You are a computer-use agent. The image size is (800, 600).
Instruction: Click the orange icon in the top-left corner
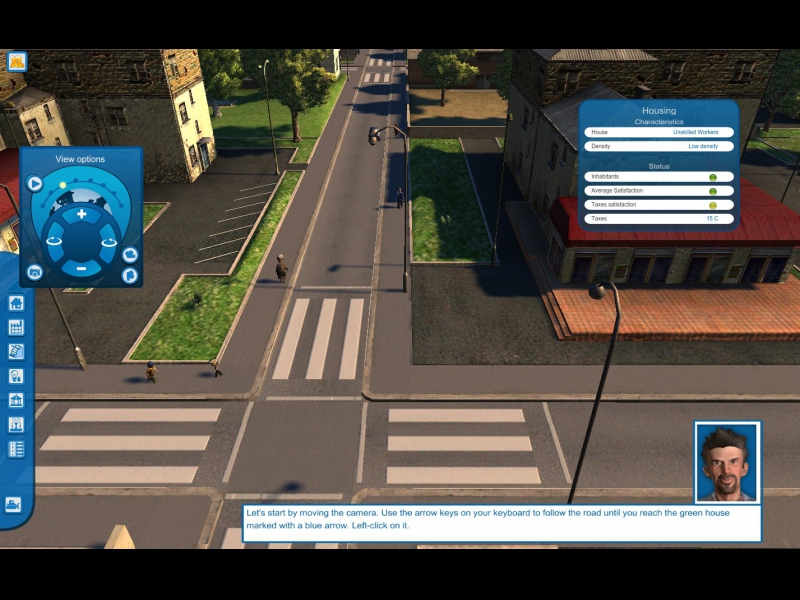(x=16, y=61)
